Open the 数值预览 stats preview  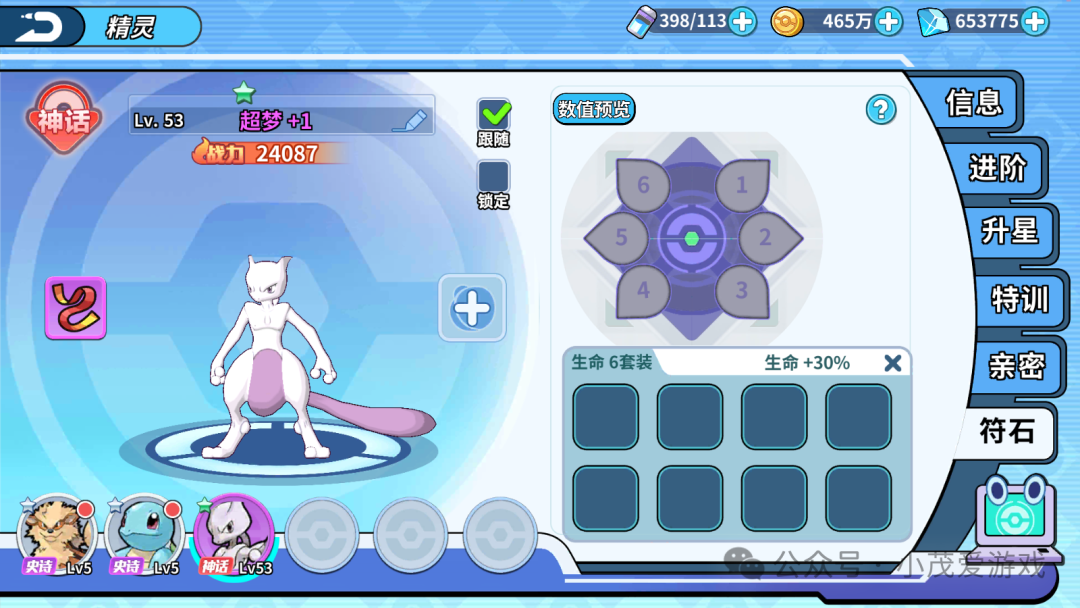[x=594, y=109]
